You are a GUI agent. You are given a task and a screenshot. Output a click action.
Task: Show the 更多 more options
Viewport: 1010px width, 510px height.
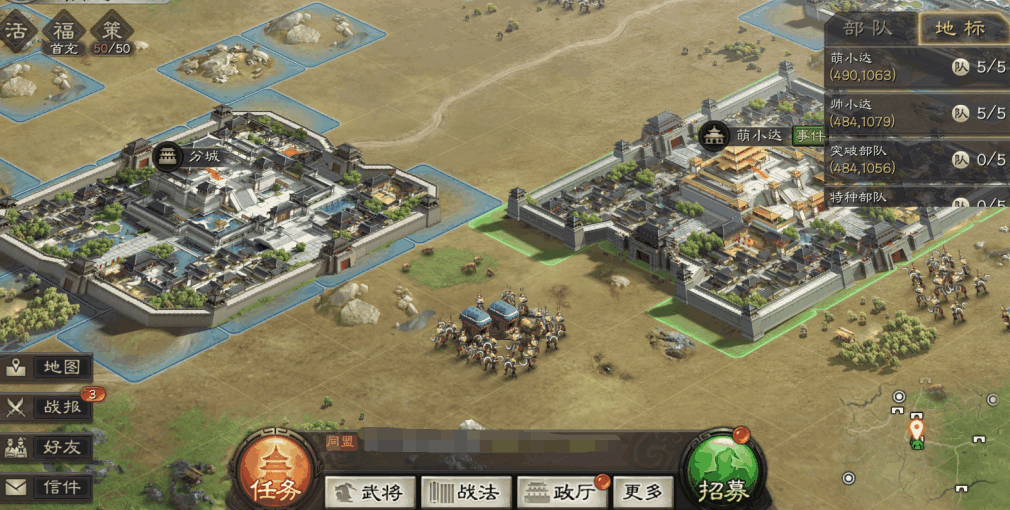pyautogui.click(x=642, y=491)
